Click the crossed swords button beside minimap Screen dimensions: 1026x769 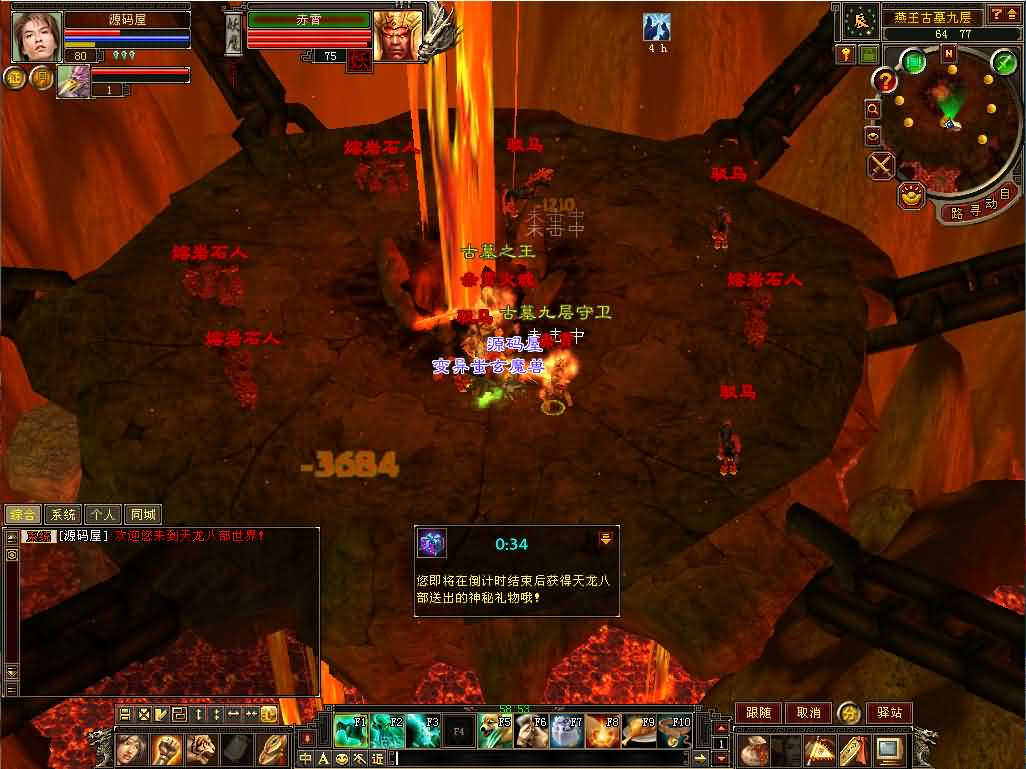(x=881, y=164)
